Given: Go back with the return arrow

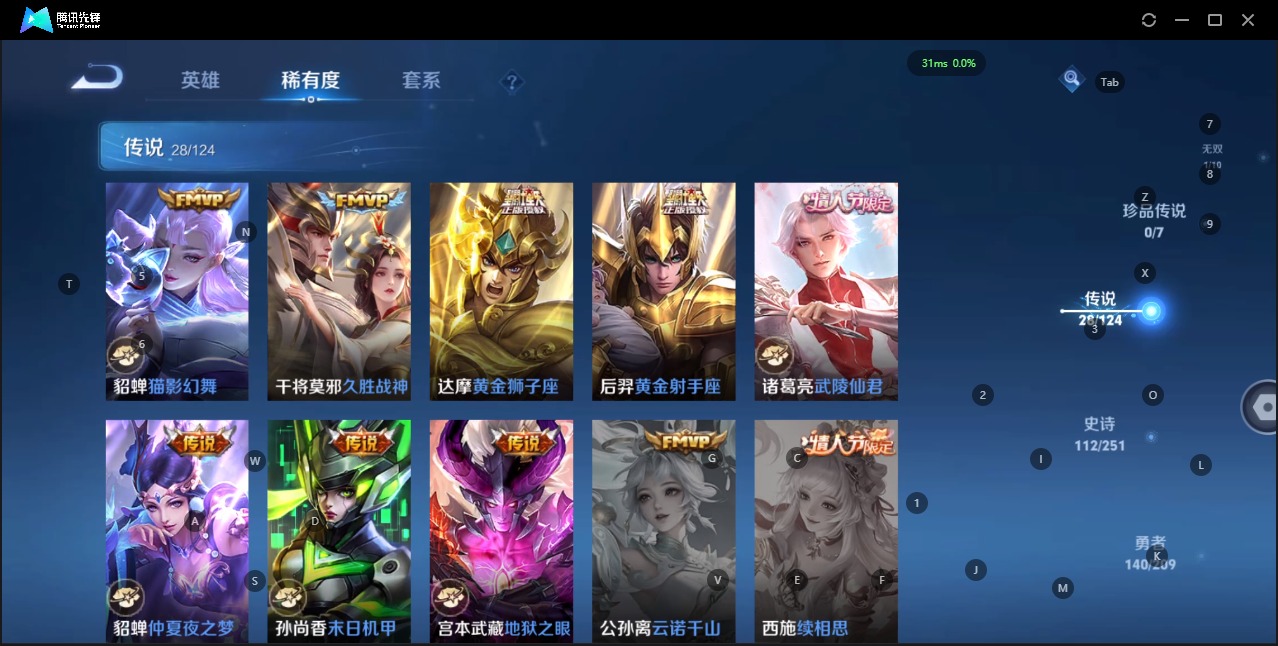Looking at the screenshot, I should [97, 77].
